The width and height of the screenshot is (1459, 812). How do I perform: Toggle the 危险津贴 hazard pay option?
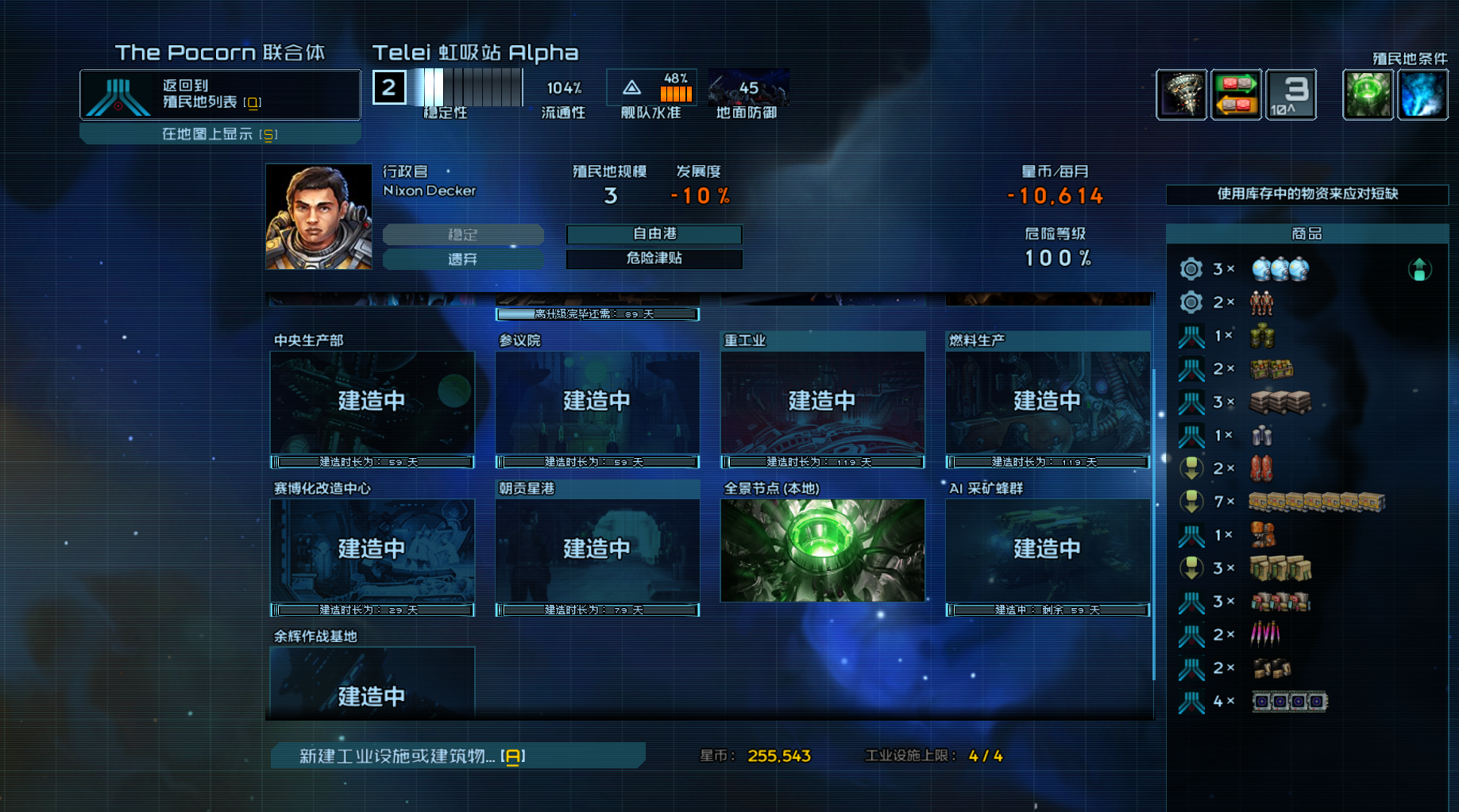click(654, 259)
